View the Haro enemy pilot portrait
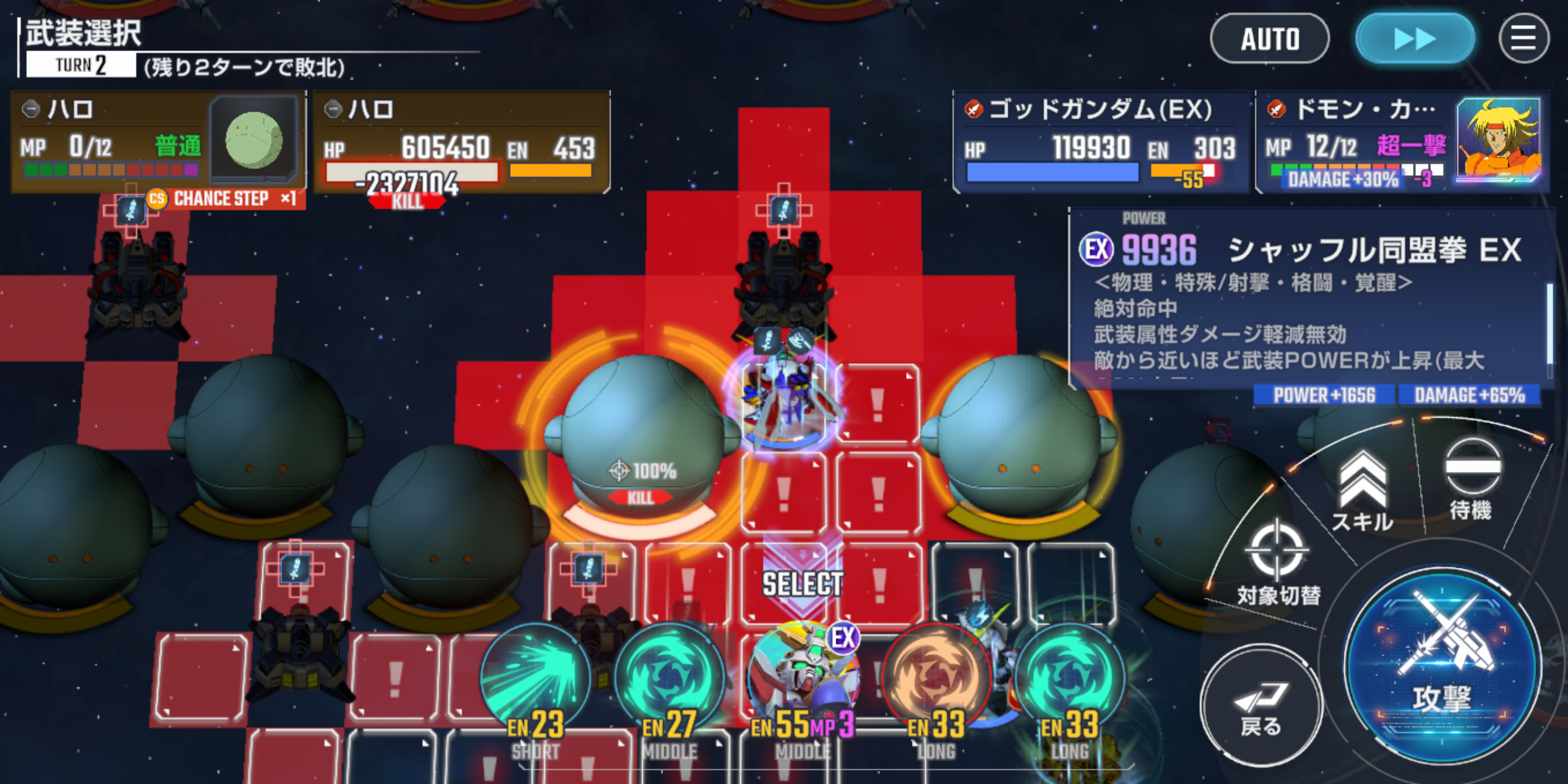The image size is (1568, 784). pyautogui.click(x=254, y=139)
